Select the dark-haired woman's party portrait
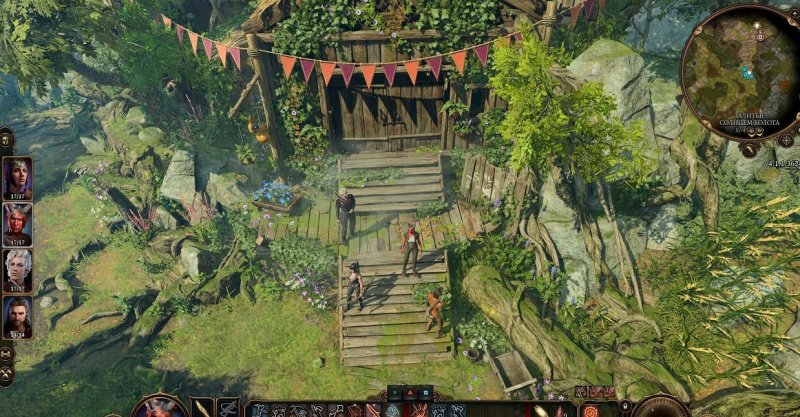This screenshot has height=417, width=800. point(17,177)
